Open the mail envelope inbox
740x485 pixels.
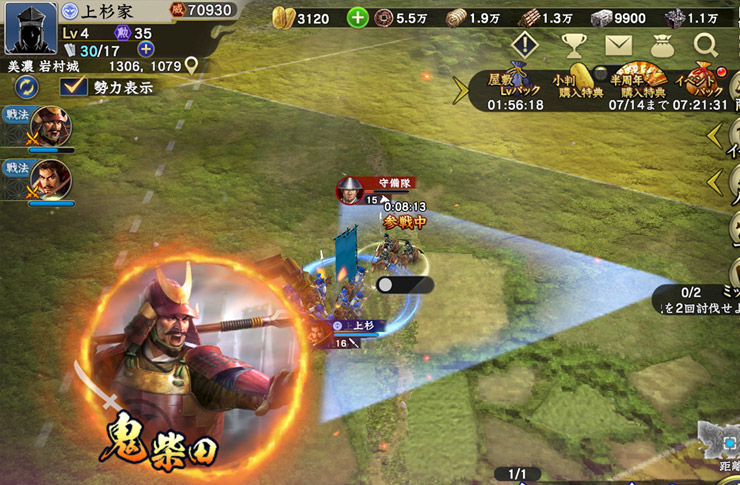click(618, 45)
